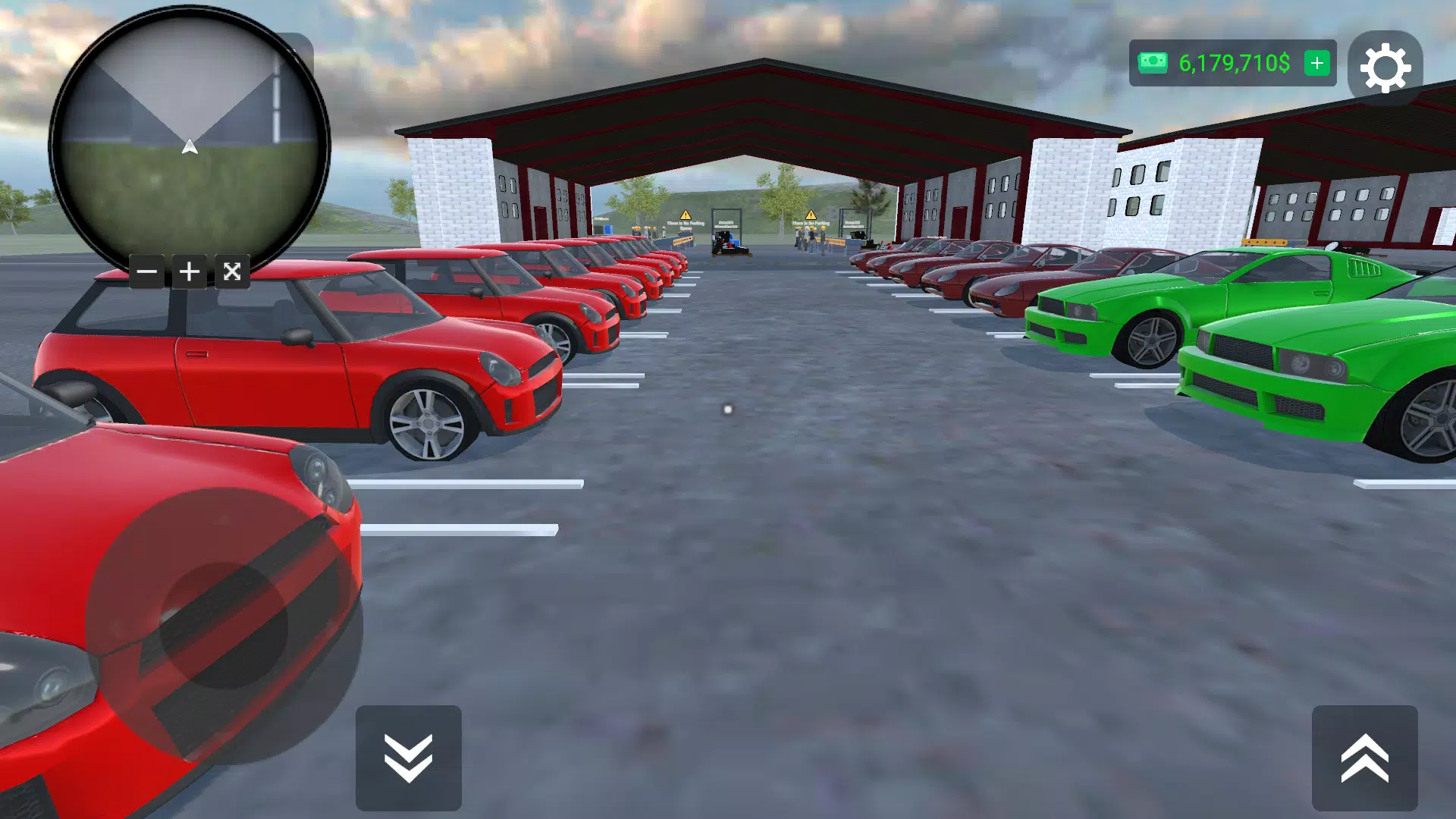Tap the green cash bill icon in the money display
This screenshot has height=819, width=1456.
(1152, 63)
